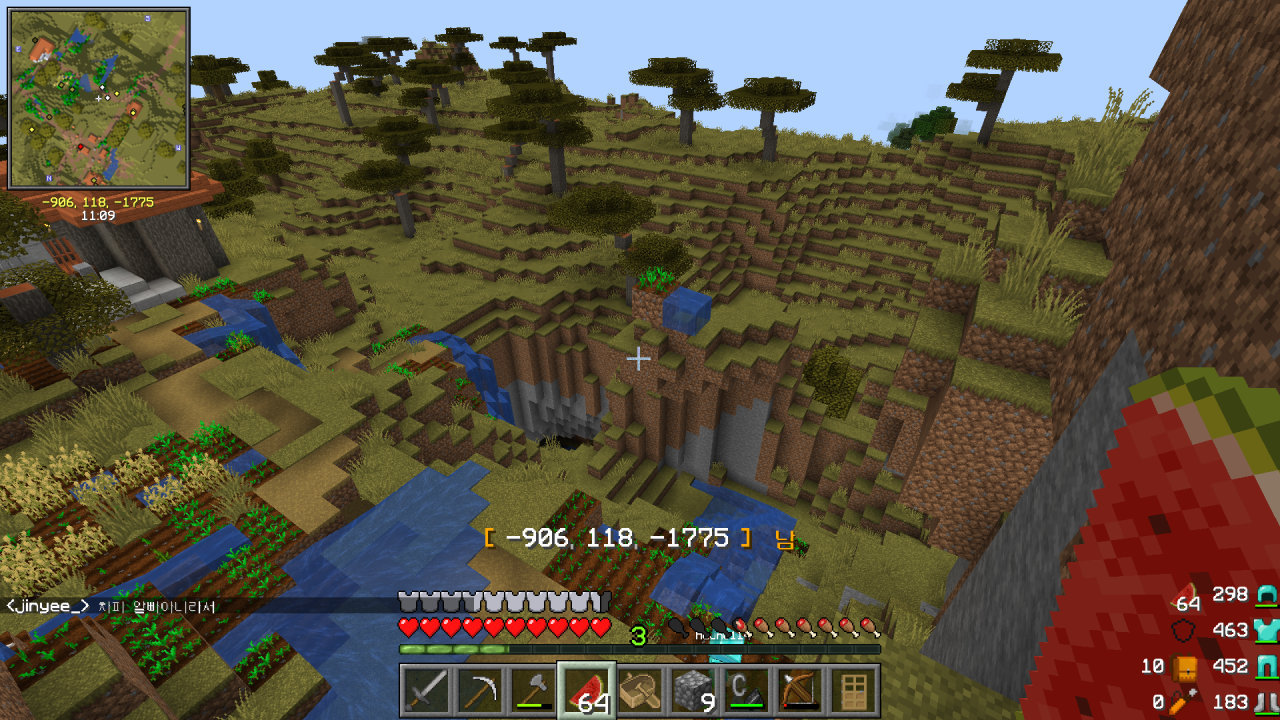Click the diamond chestplate armor icon
Image resolution: width=1280 pixels, height=720 pixels.
tap(1266, 630)
